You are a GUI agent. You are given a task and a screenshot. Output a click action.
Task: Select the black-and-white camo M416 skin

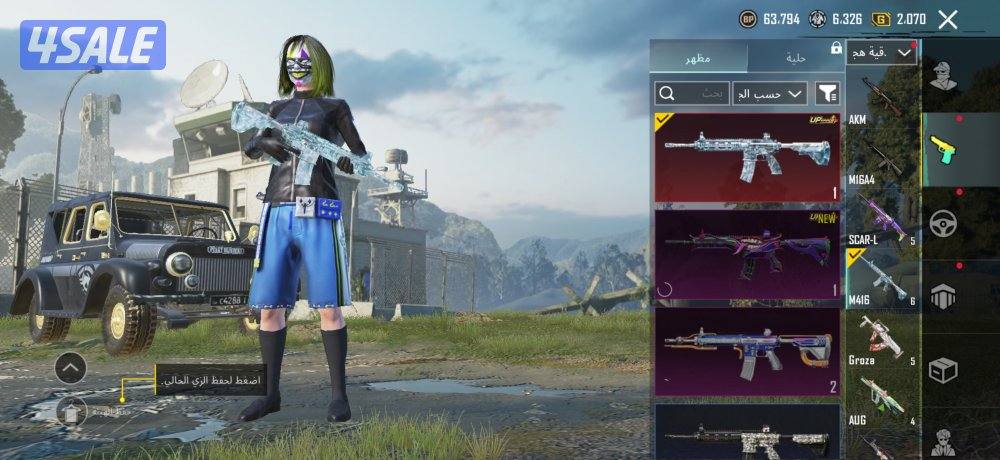pyautogui.click(x=746, y=432)
